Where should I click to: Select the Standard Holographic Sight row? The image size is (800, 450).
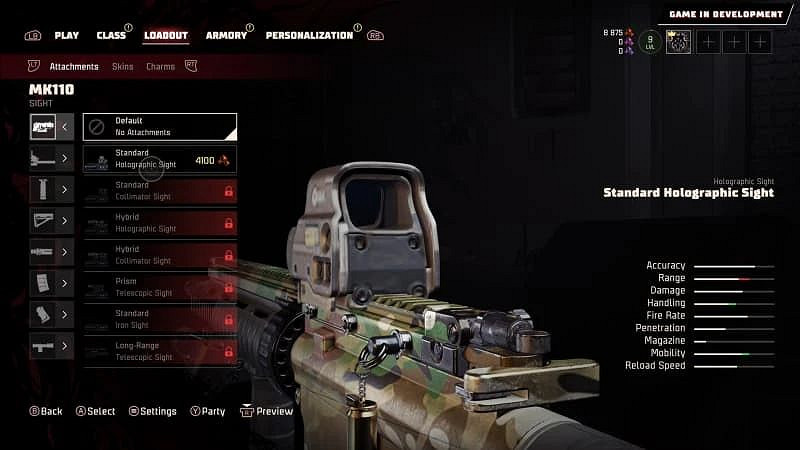(160, 158)
